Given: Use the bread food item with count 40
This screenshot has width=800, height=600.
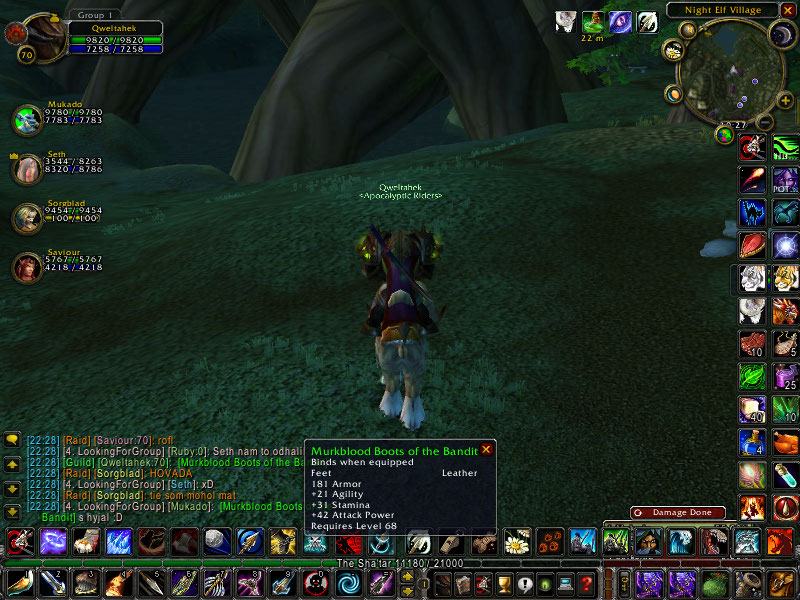Looking at the screenshot, I should (753, 408).
